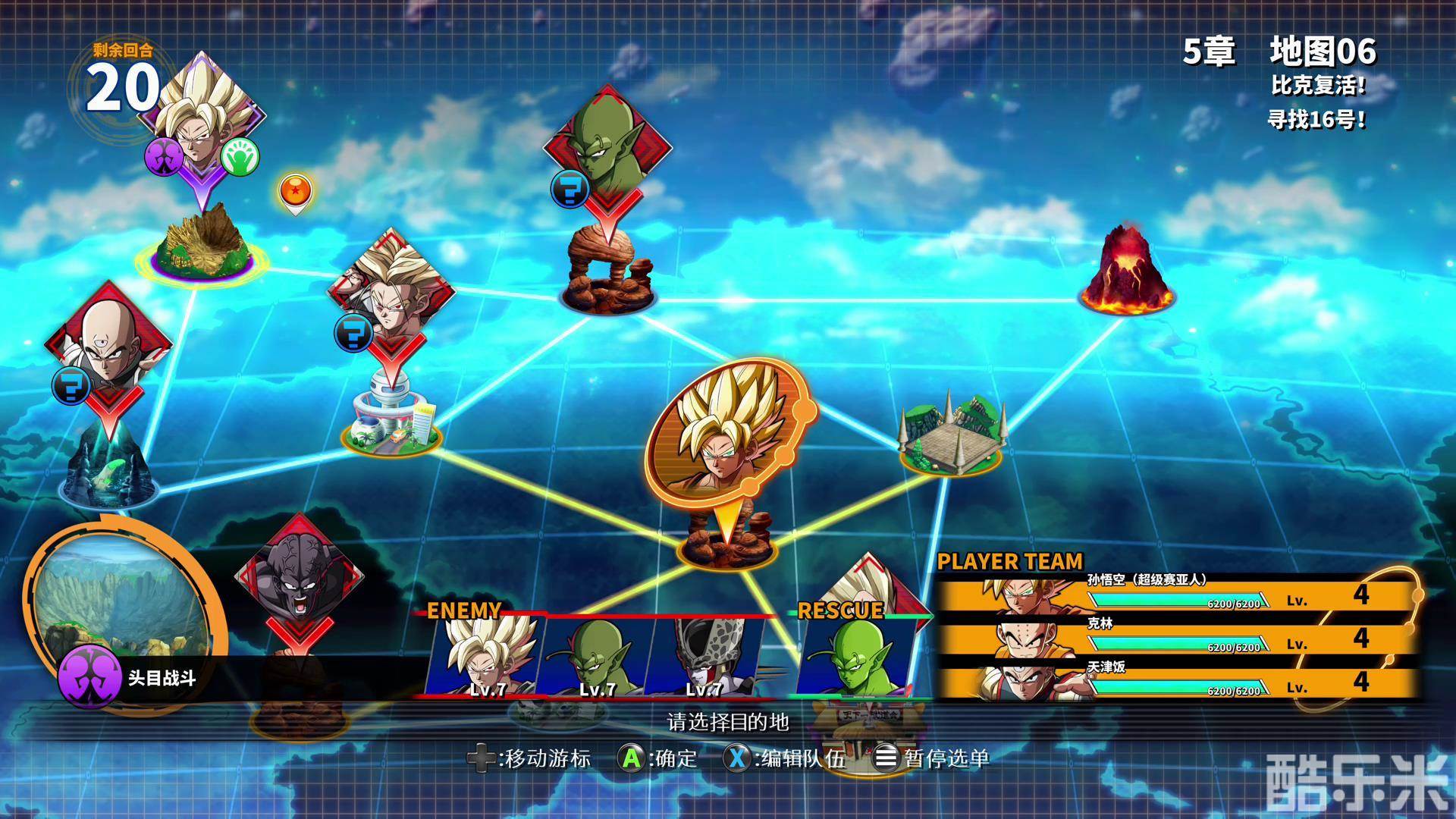The image size is (1456, 819).
Task: Select the dark clone enemy map node
Action: click(x=298, y=580)
